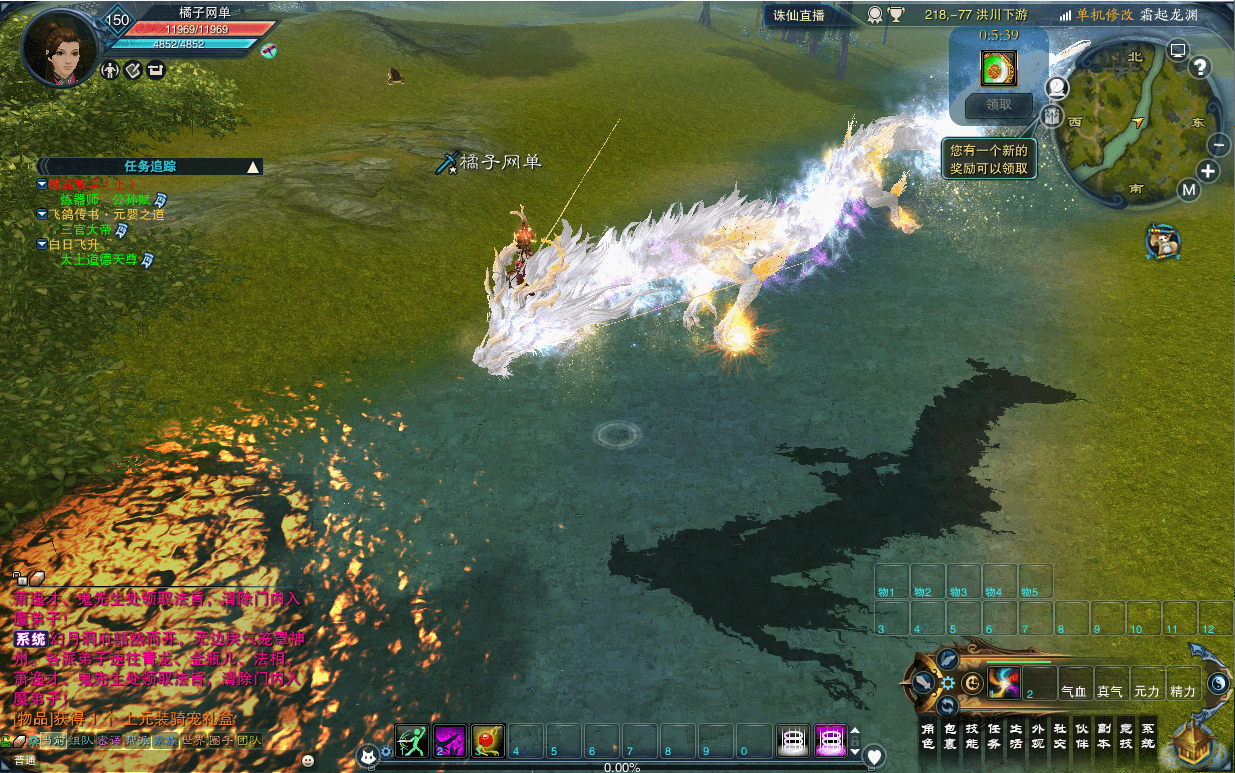1235x773 pixels.
Task: Select the 白日飞升 quest entry
Action: pos(74,244)
